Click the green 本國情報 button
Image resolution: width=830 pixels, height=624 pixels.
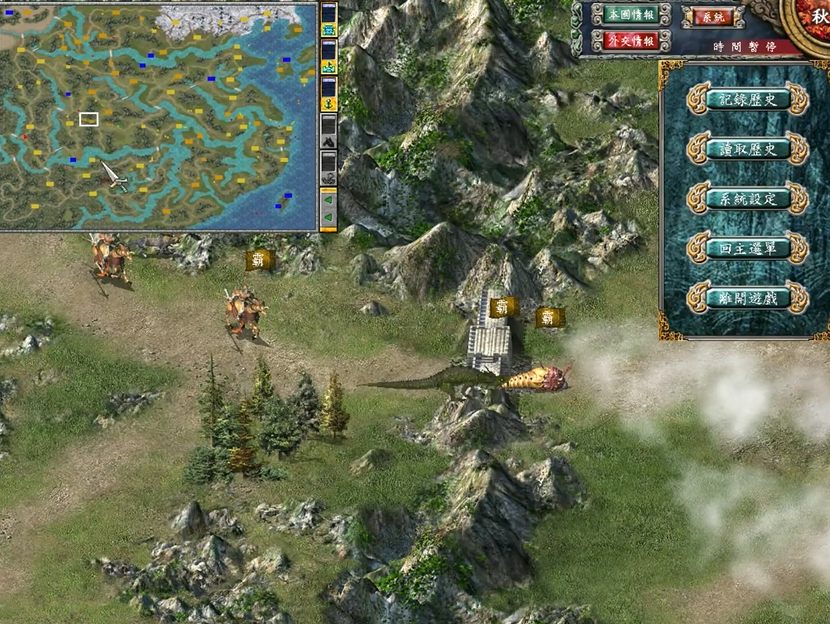pos(624,14)
